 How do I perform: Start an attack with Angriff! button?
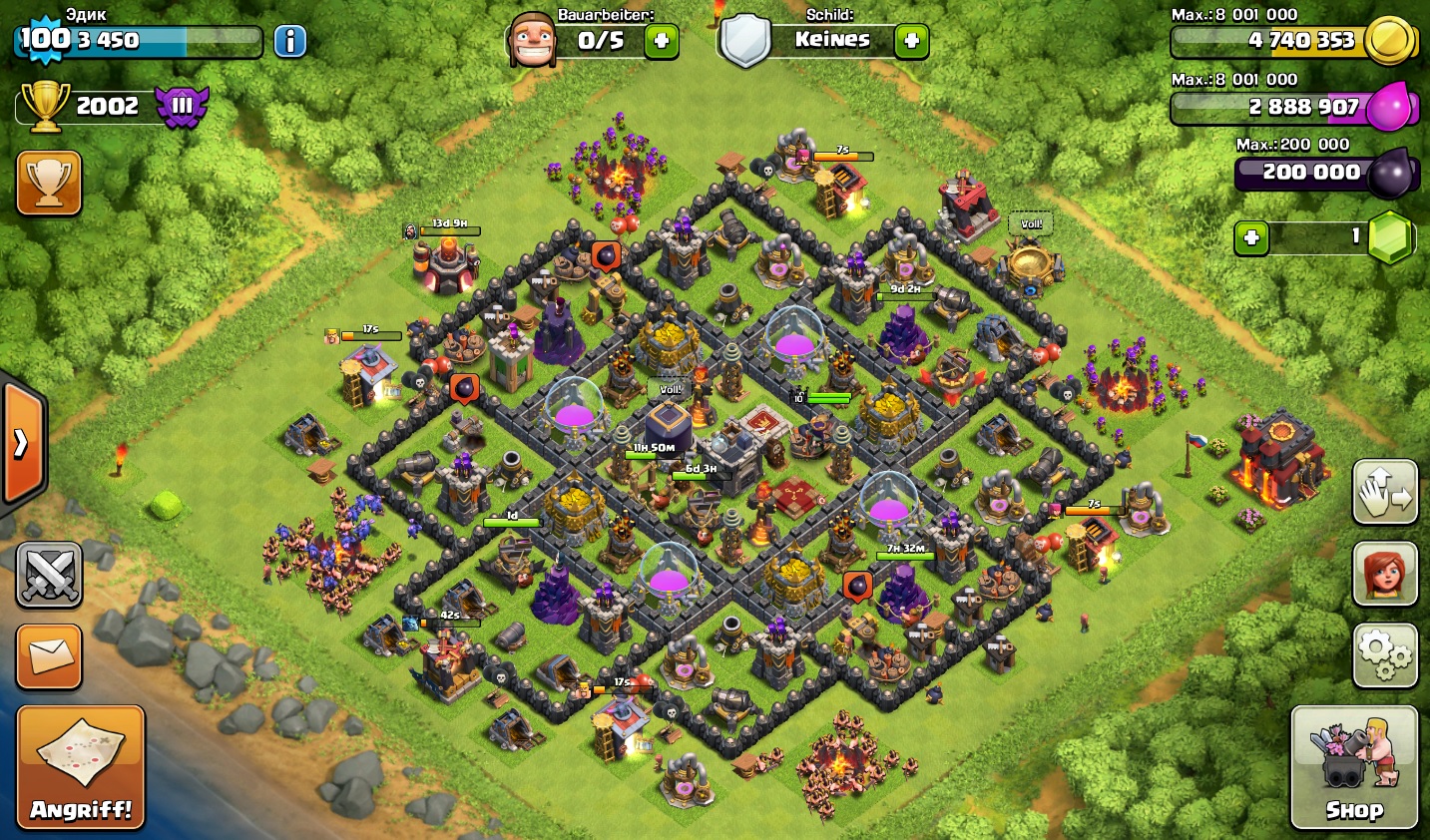(x=81, y=766)
